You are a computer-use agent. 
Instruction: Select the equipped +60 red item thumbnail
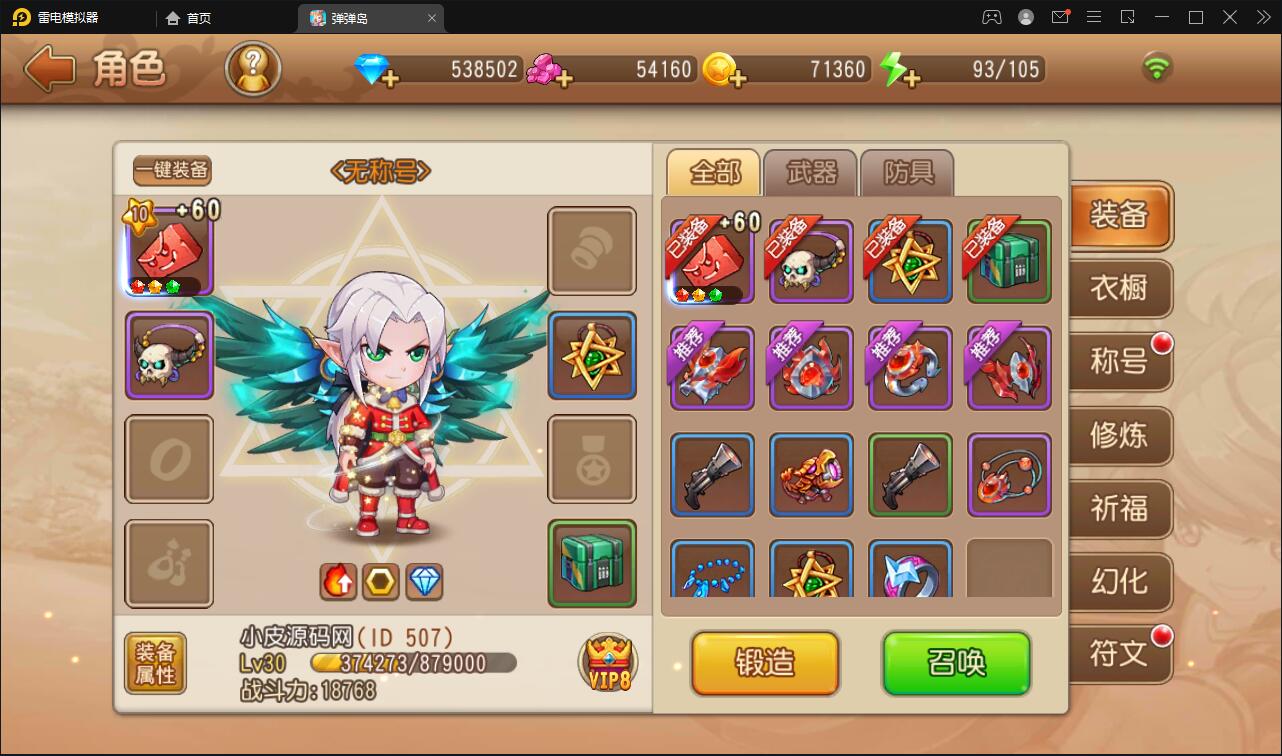pyautogui.click(x=712, y=262)
